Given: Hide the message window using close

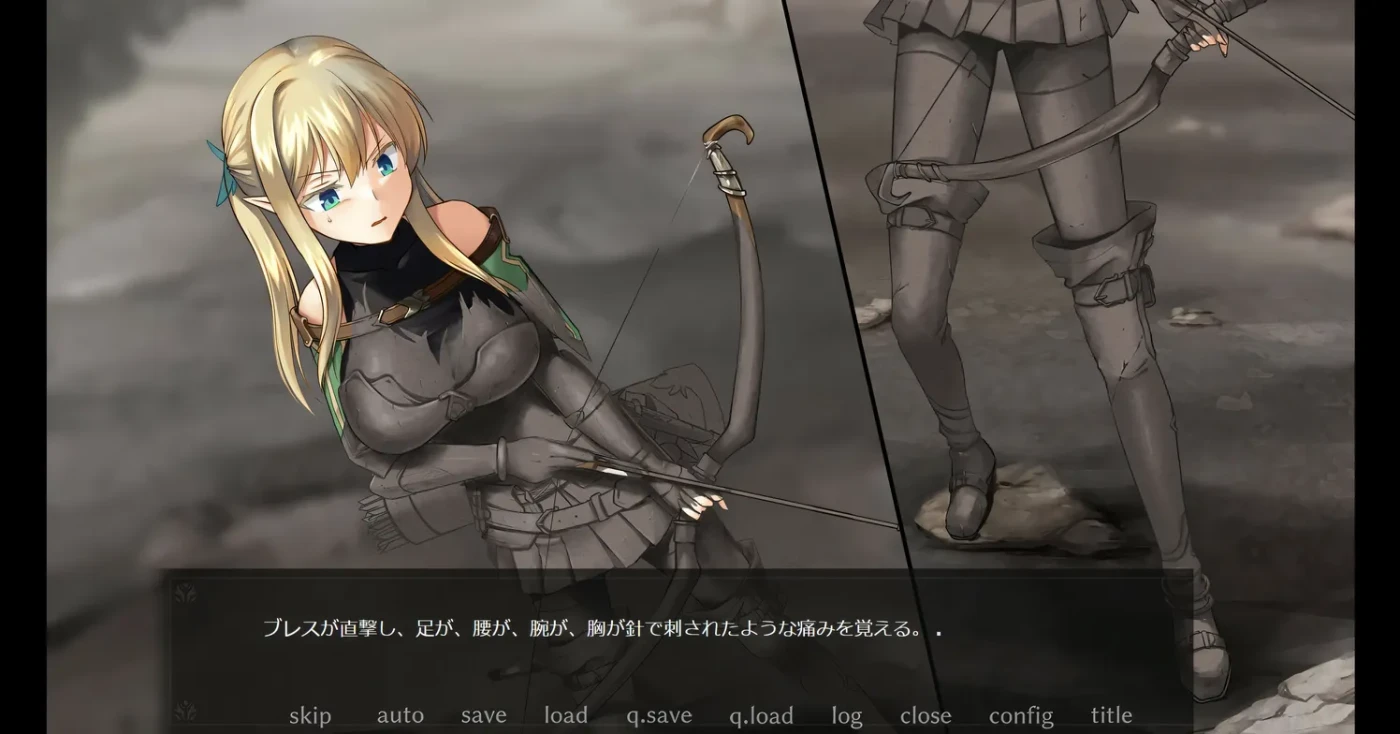Looking at the screenshot, I should click(x=926, y=716).
